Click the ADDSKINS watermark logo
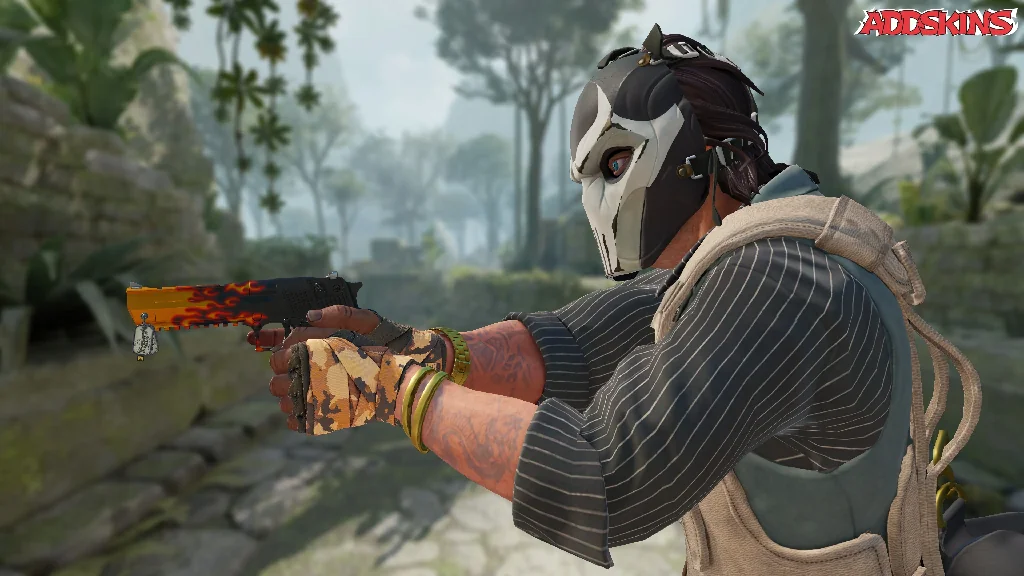Viewport: 1024px width, 576px height. pyautogui.click(x=936, y=23)
